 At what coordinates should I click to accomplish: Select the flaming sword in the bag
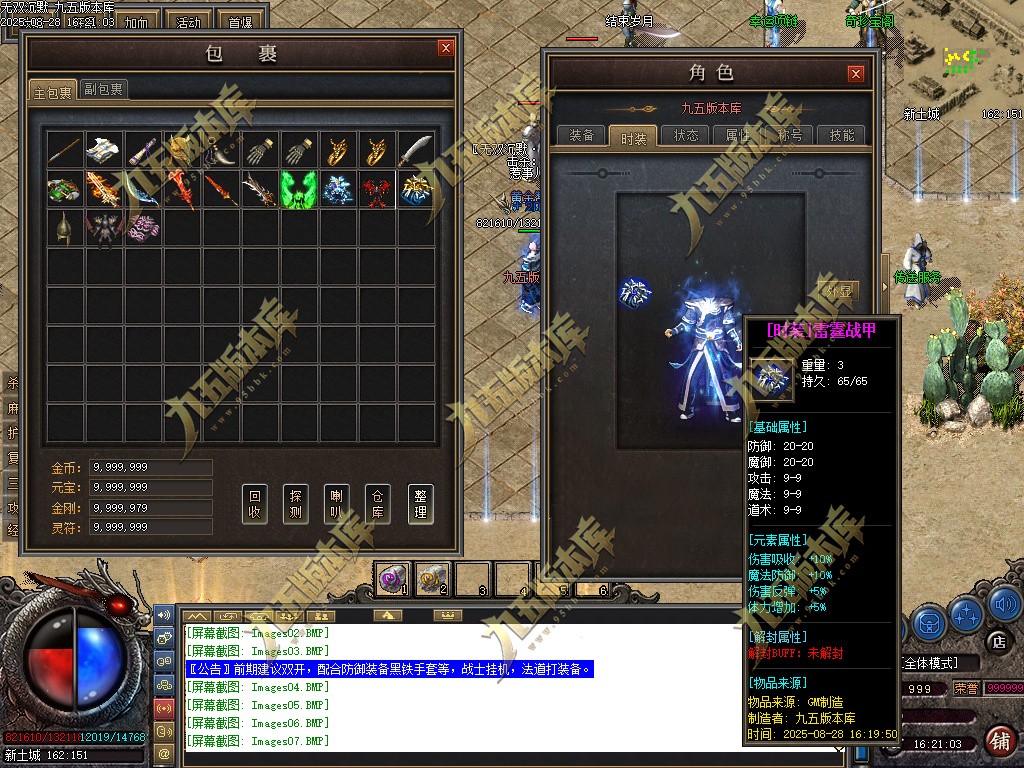tap(103, 189)
